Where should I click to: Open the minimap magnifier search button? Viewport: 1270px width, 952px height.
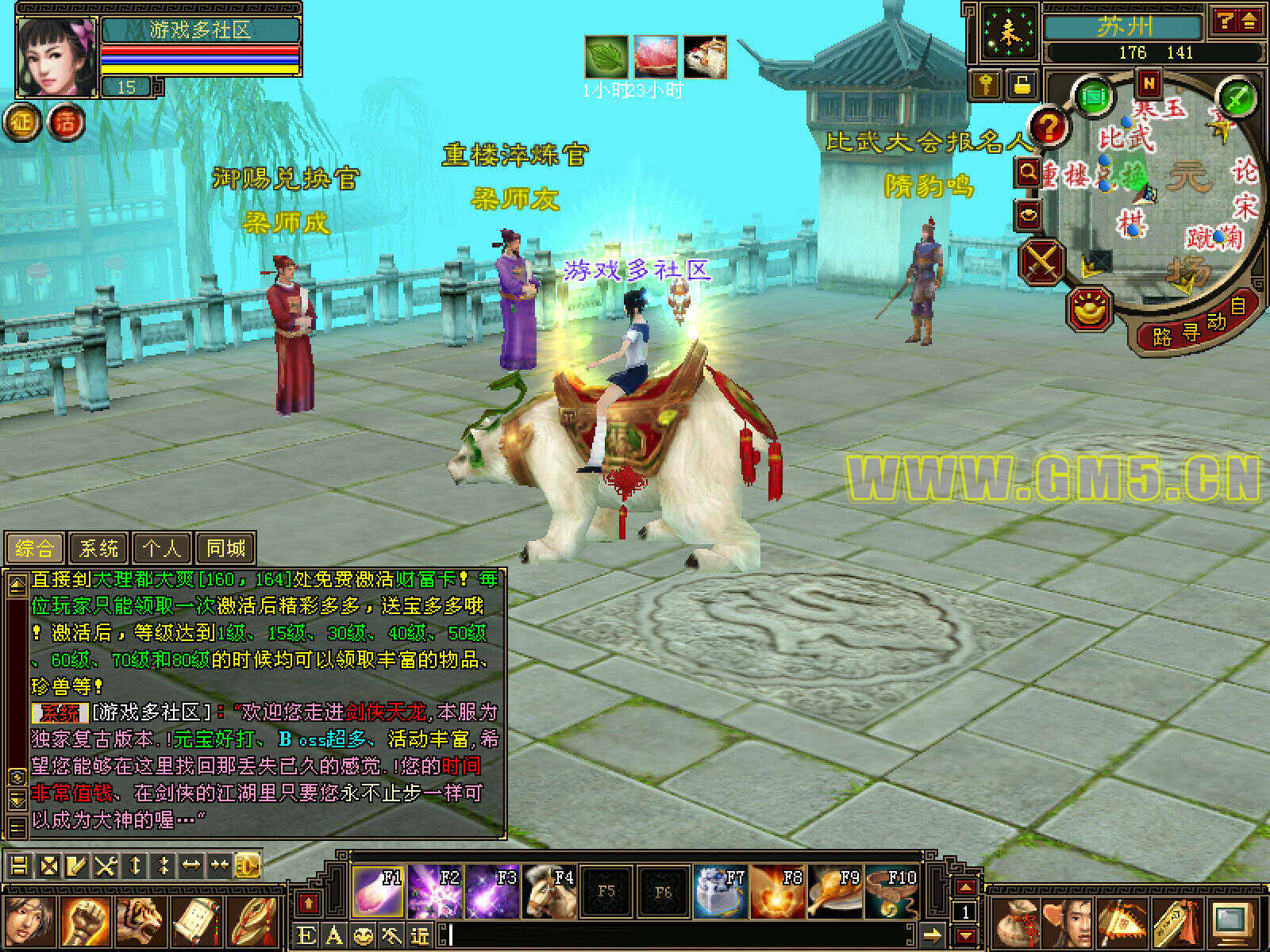pyautogui.click(x=1029, y=171)
